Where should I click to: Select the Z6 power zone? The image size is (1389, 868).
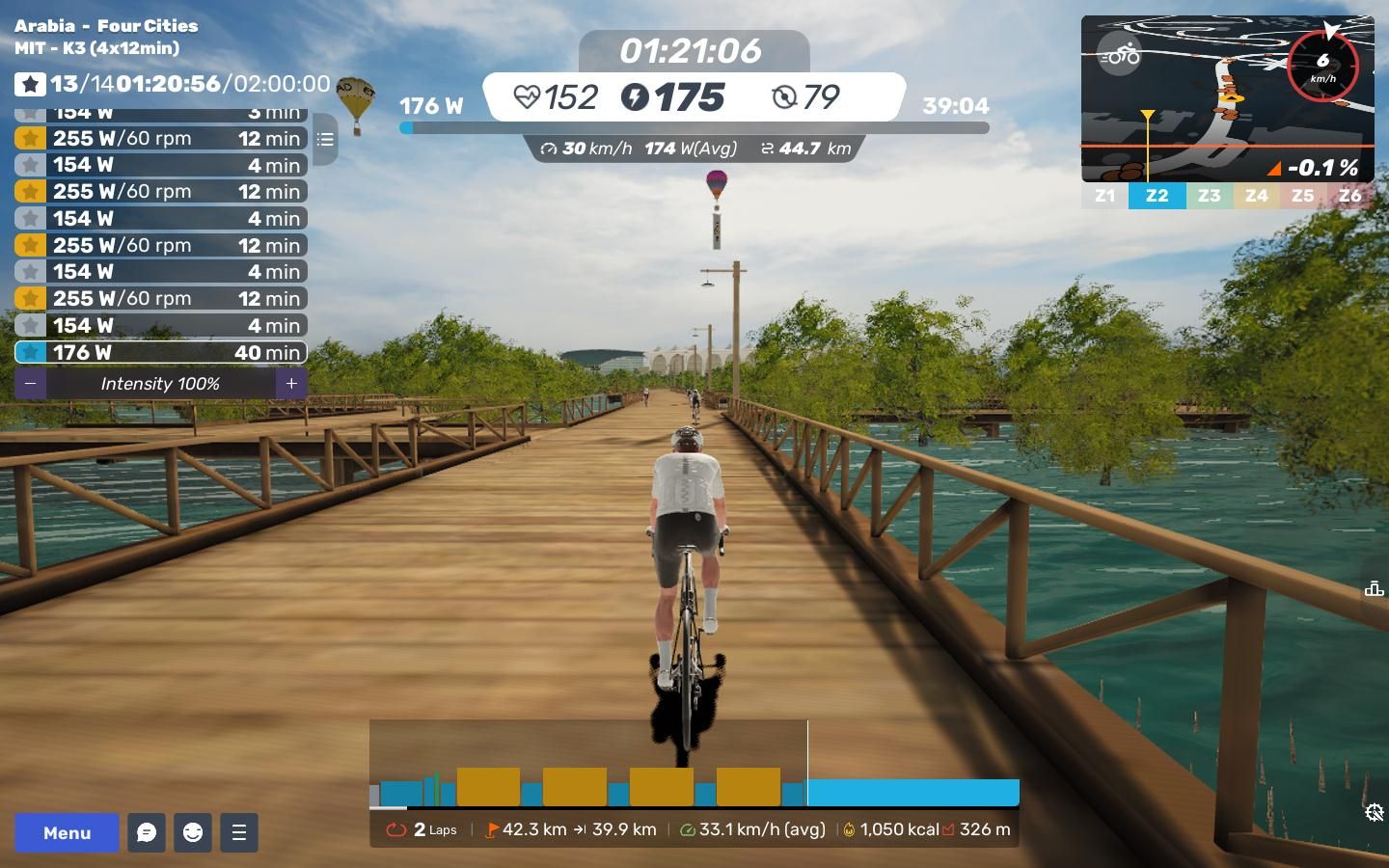coord(1349,196)
